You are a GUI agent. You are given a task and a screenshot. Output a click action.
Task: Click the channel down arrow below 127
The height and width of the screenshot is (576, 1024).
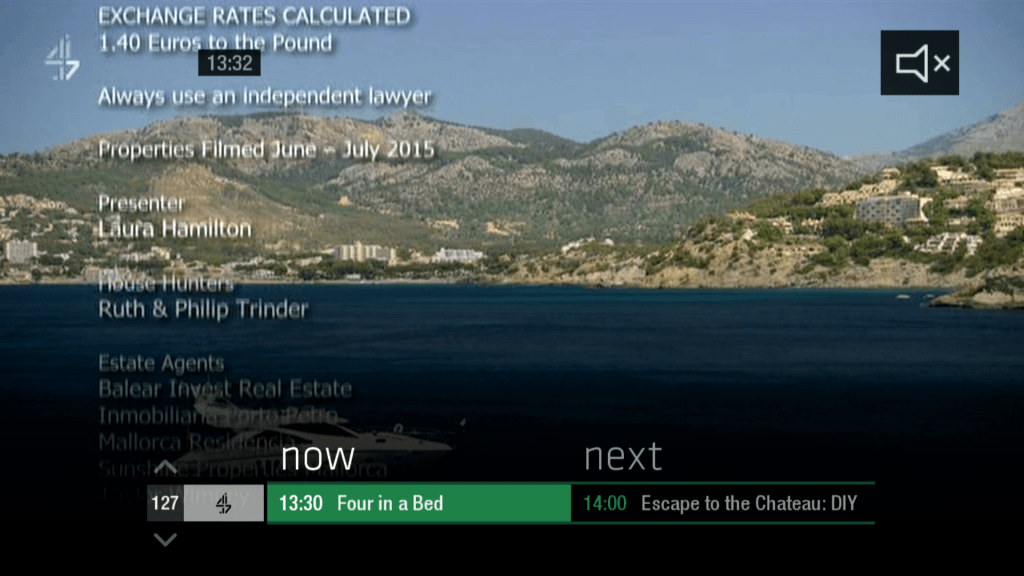(x=166, y=540)
